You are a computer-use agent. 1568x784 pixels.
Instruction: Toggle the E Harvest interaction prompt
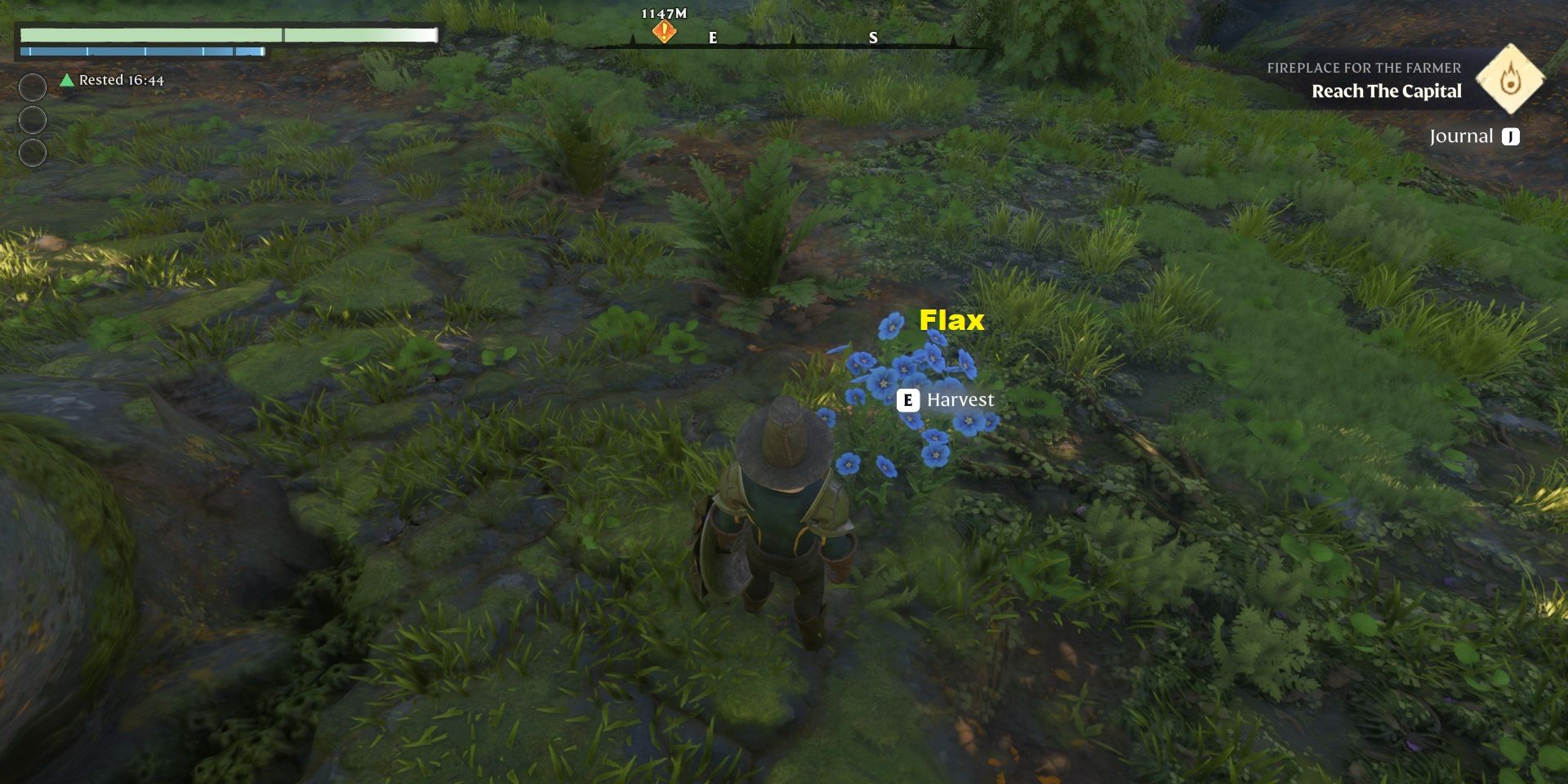click(x=947, y=399)
